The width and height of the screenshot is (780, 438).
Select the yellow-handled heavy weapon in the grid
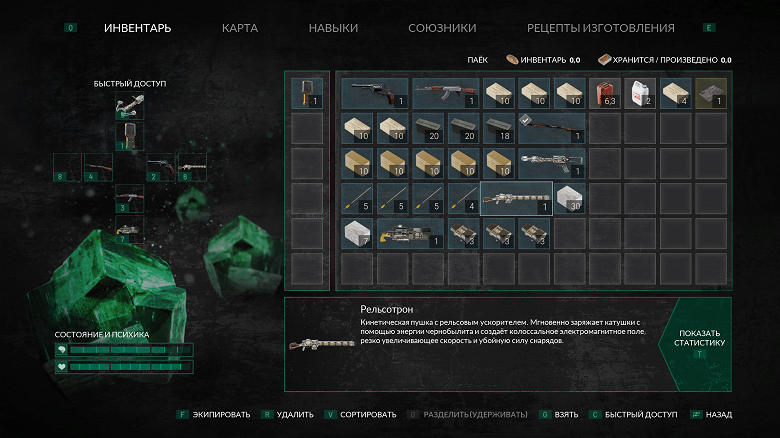tap(410, 233)
